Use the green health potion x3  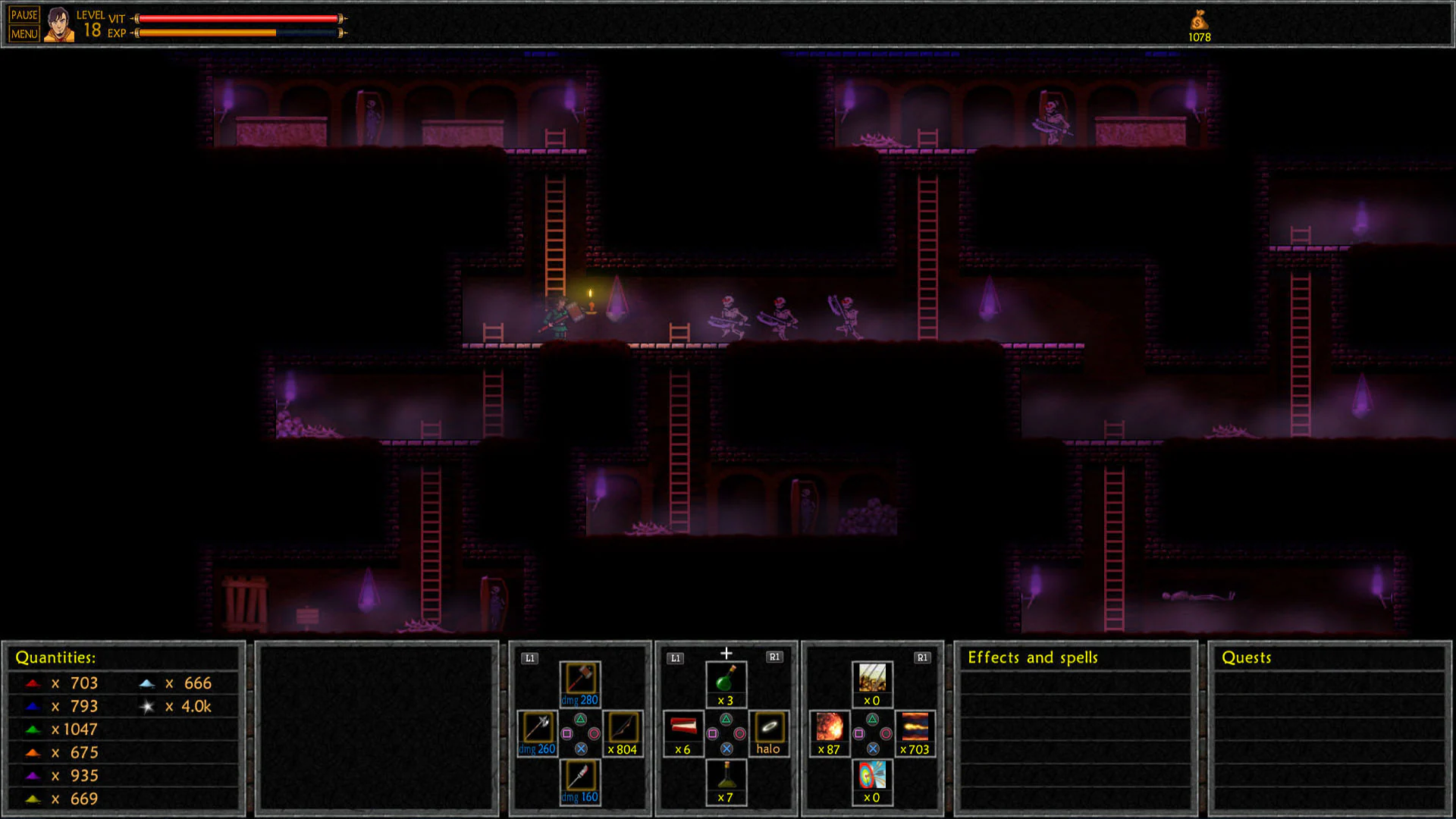pyautogui.click(x=726, y=680)
